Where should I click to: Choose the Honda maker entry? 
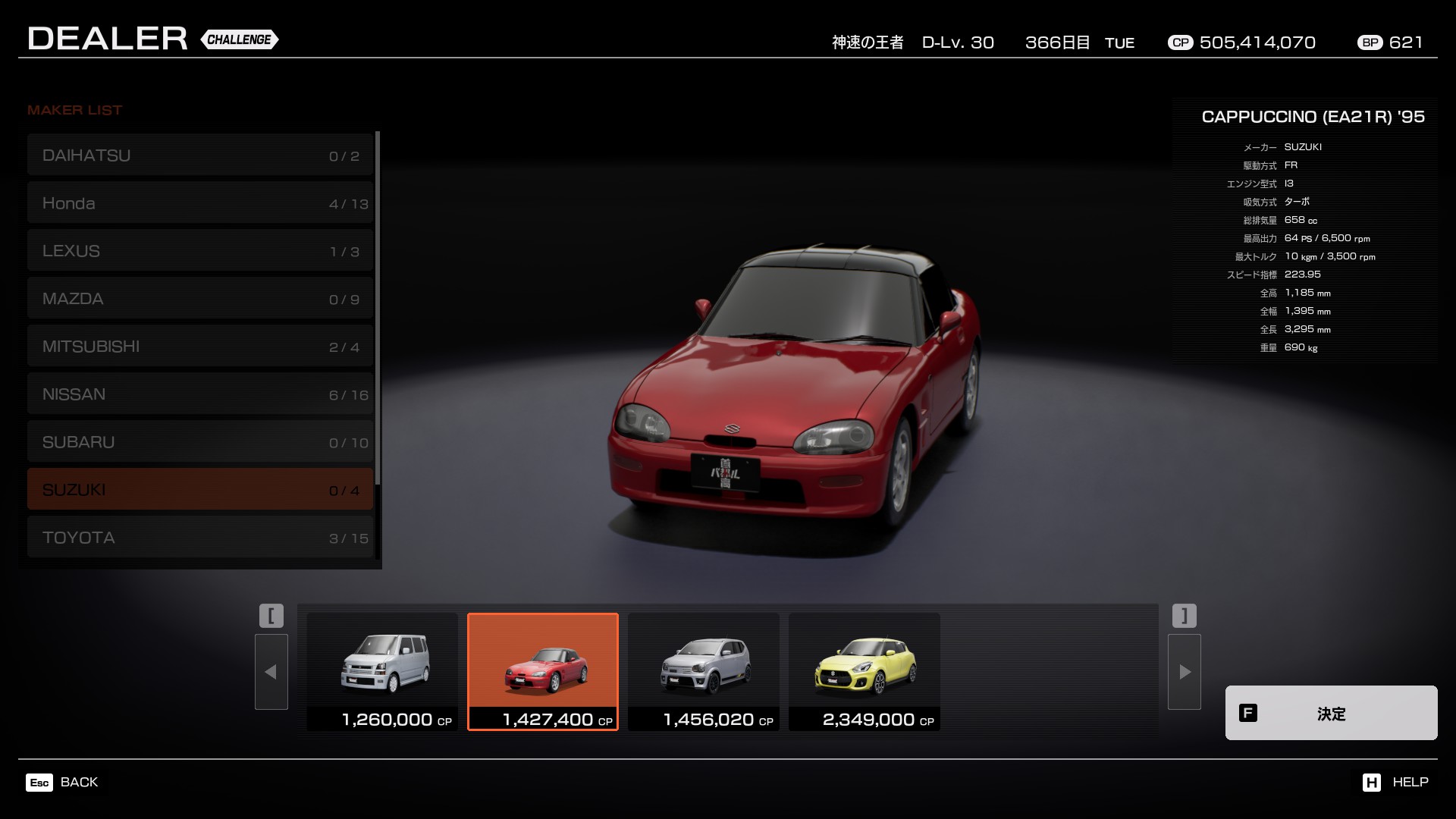click(200, 203)
